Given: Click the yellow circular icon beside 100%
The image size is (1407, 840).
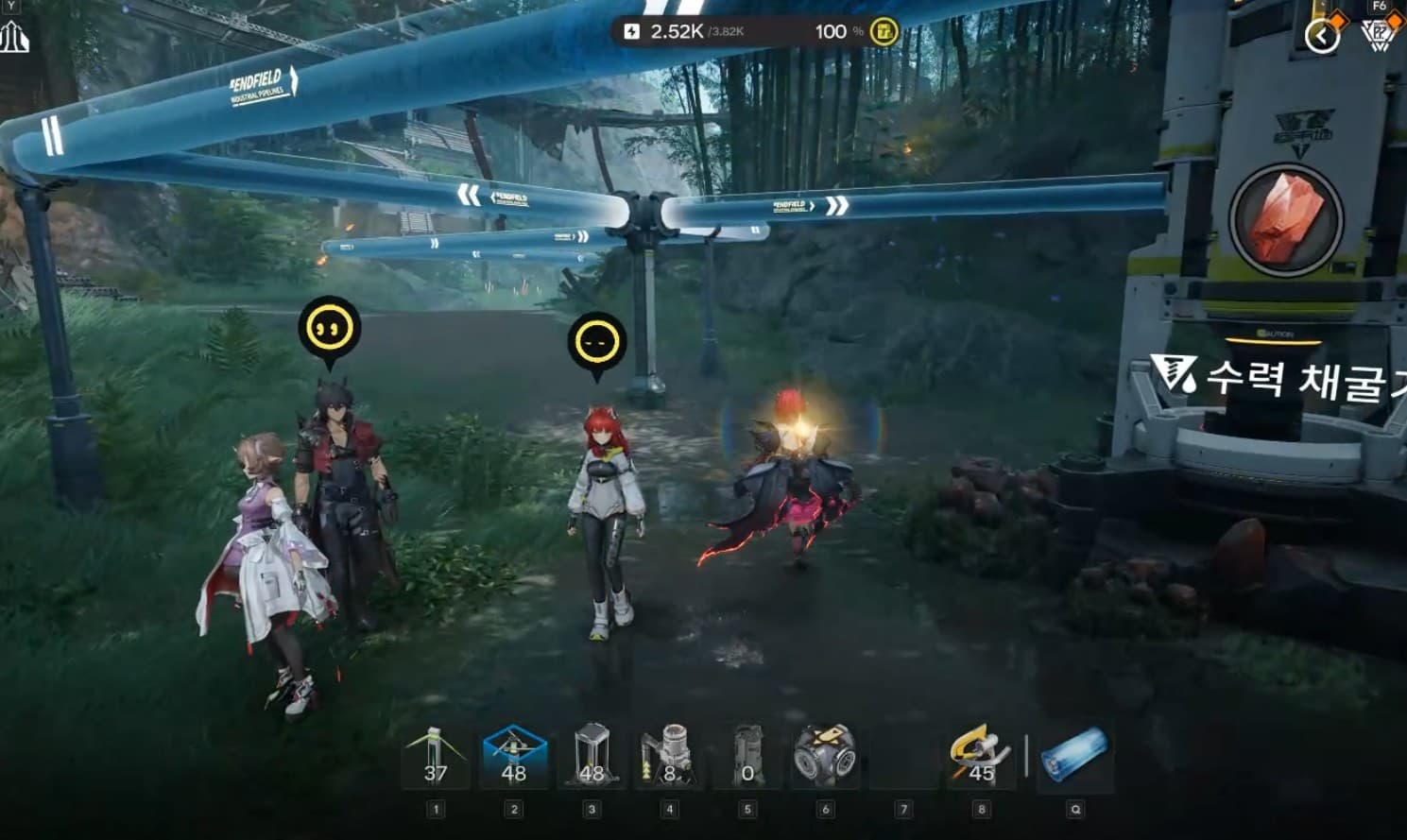Looking at the screenshot, I should coord(884,31).
